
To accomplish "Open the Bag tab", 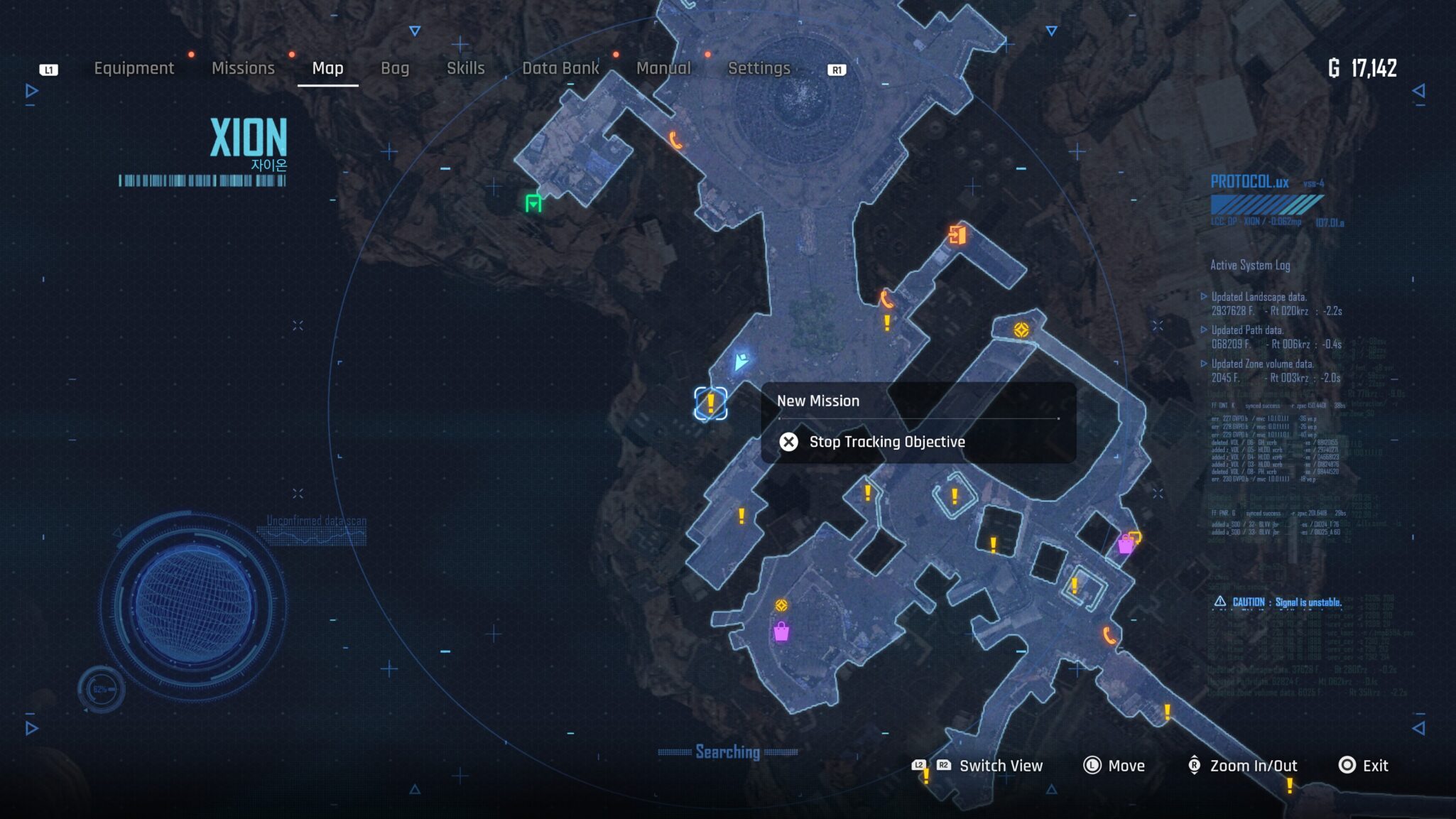I will [395, 68].
